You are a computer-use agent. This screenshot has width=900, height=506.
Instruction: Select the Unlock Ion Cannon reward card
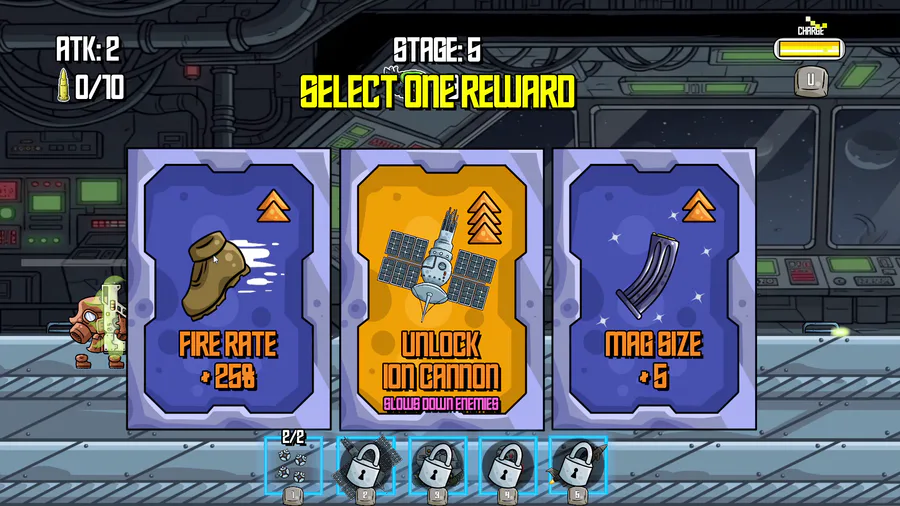click(441, 289)
